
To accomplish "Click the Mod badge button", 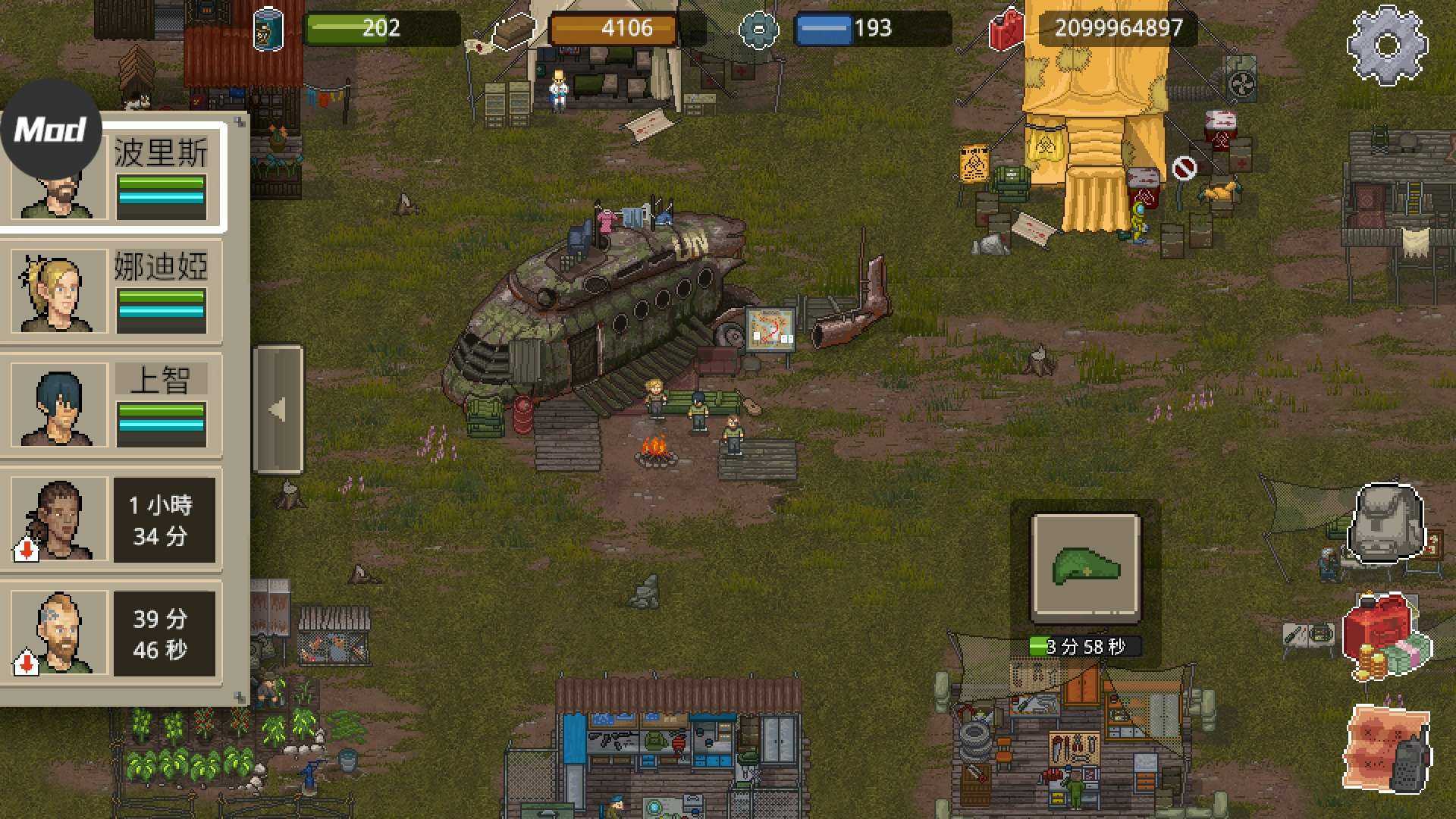I will [x=51, y=129].
